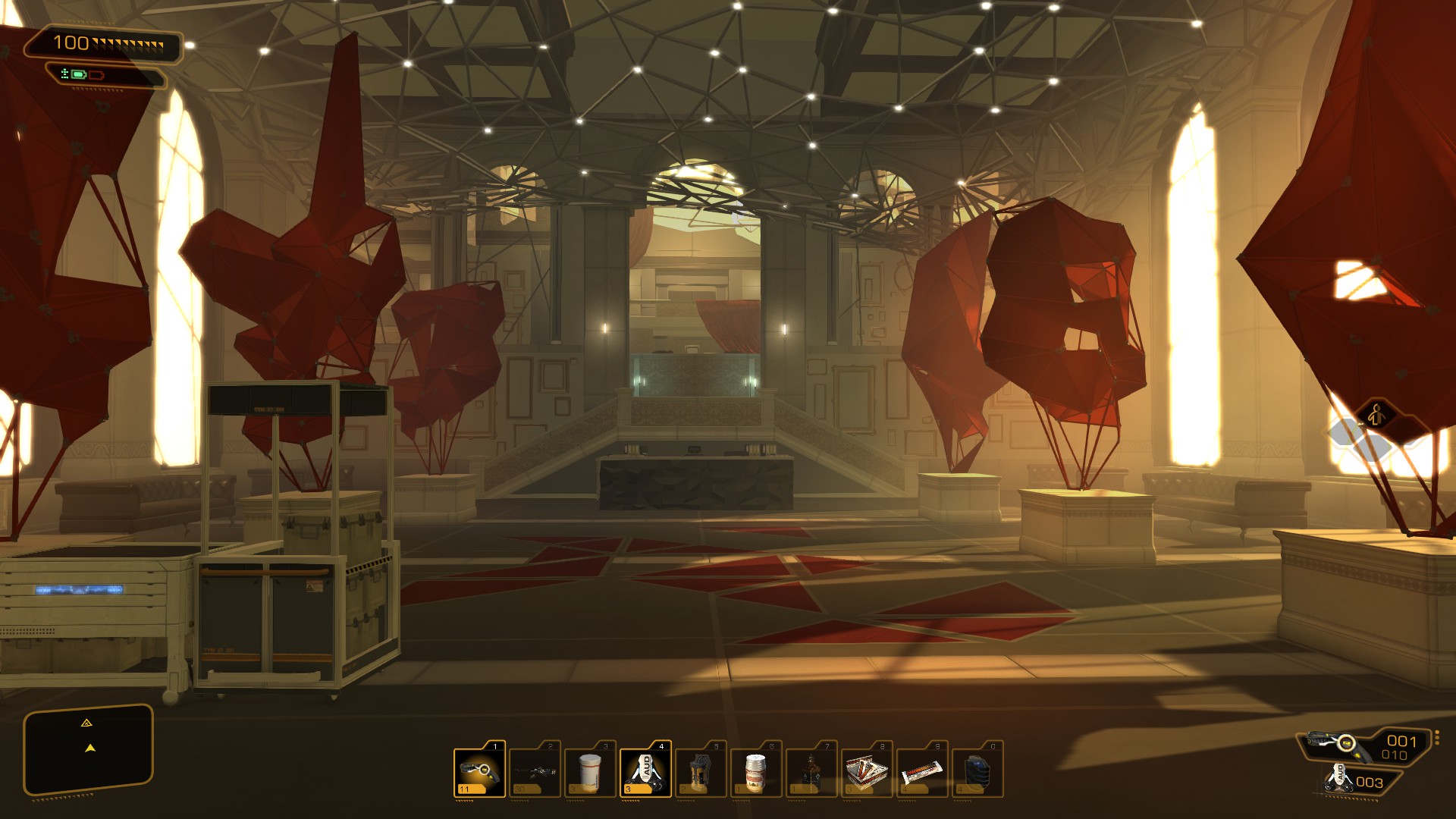Select the dark canister in slot 0
1456x819 pixels.
977,771
